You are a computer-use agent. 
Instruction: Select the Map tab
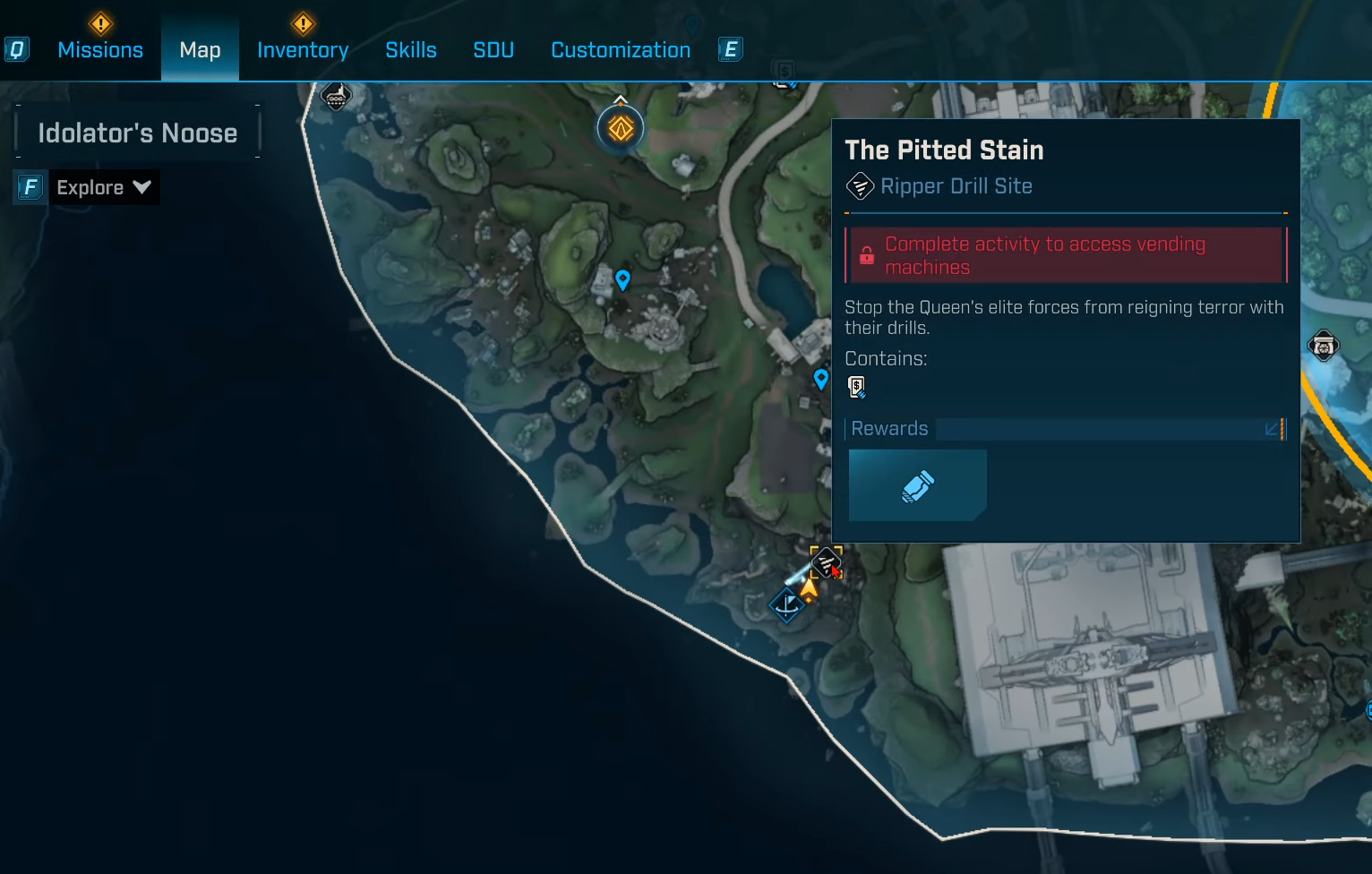click(x=200, y=50)
